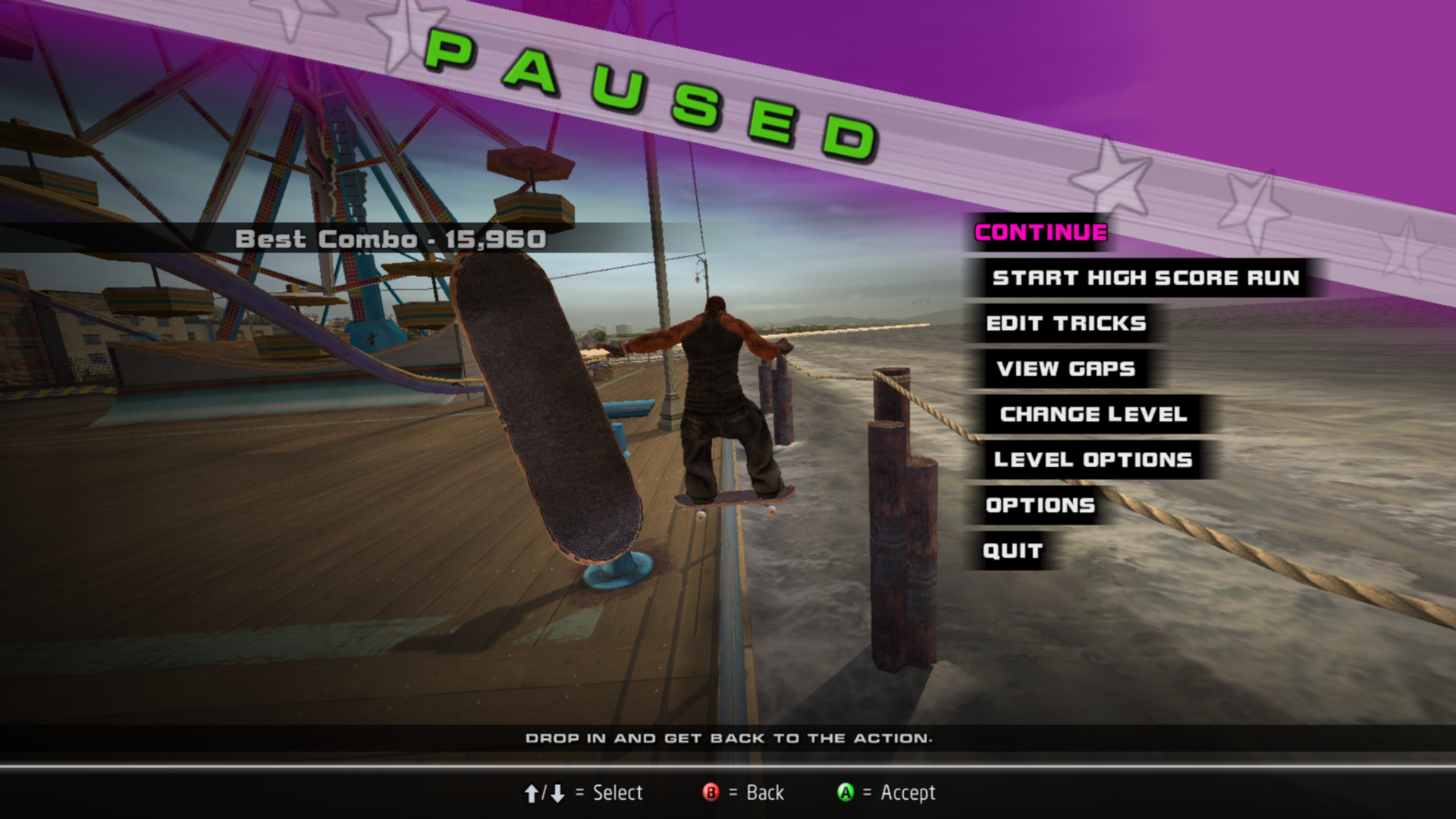Choose Start High Score Run
This screenshot has width=1456, height=819.
pos(1145,278)
